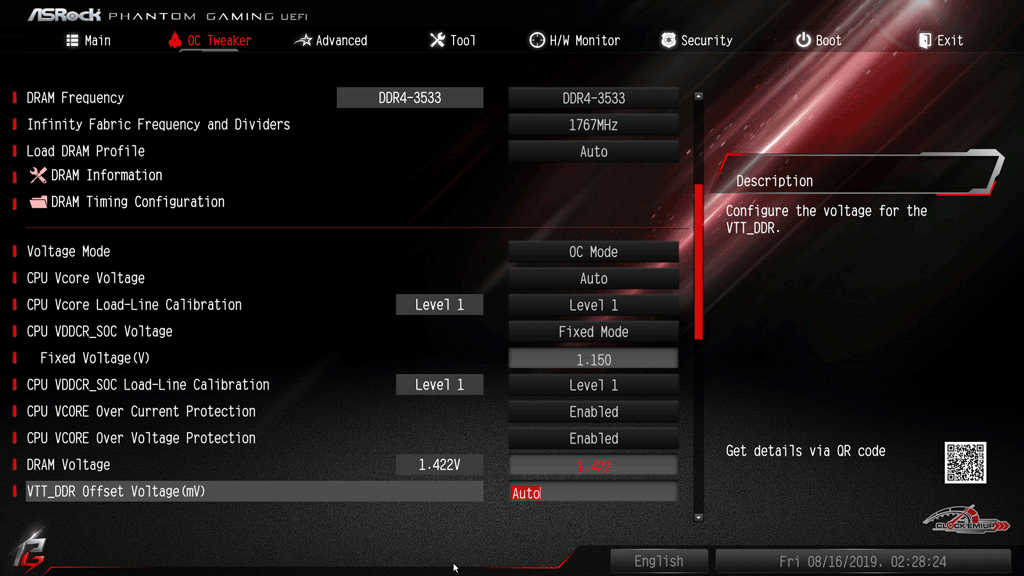Switch to the Main tab
This screenshot has height=576, width=1024.
(x=88, y=41)
